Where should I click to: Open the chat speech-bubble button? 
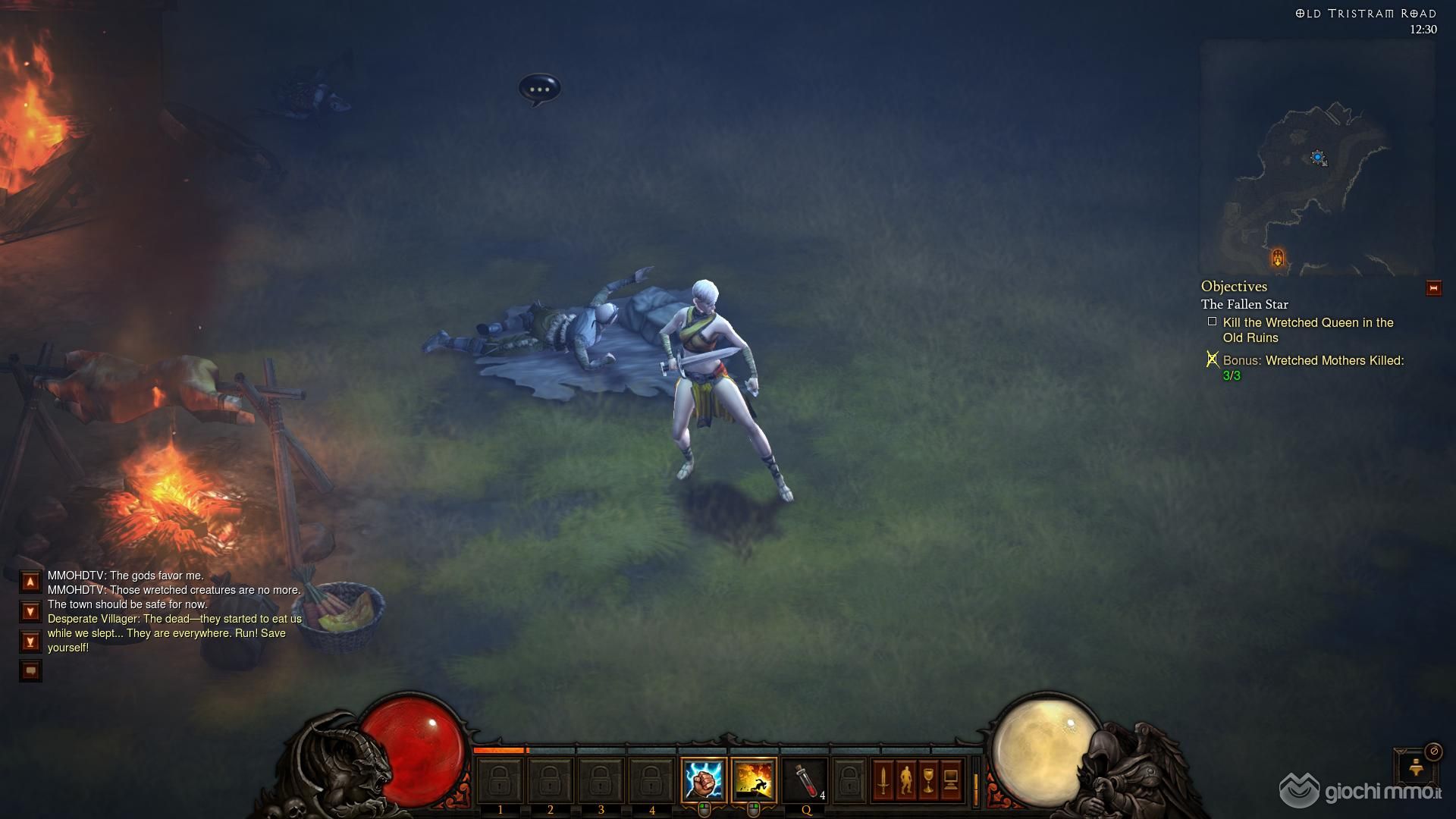pos(30,670)
